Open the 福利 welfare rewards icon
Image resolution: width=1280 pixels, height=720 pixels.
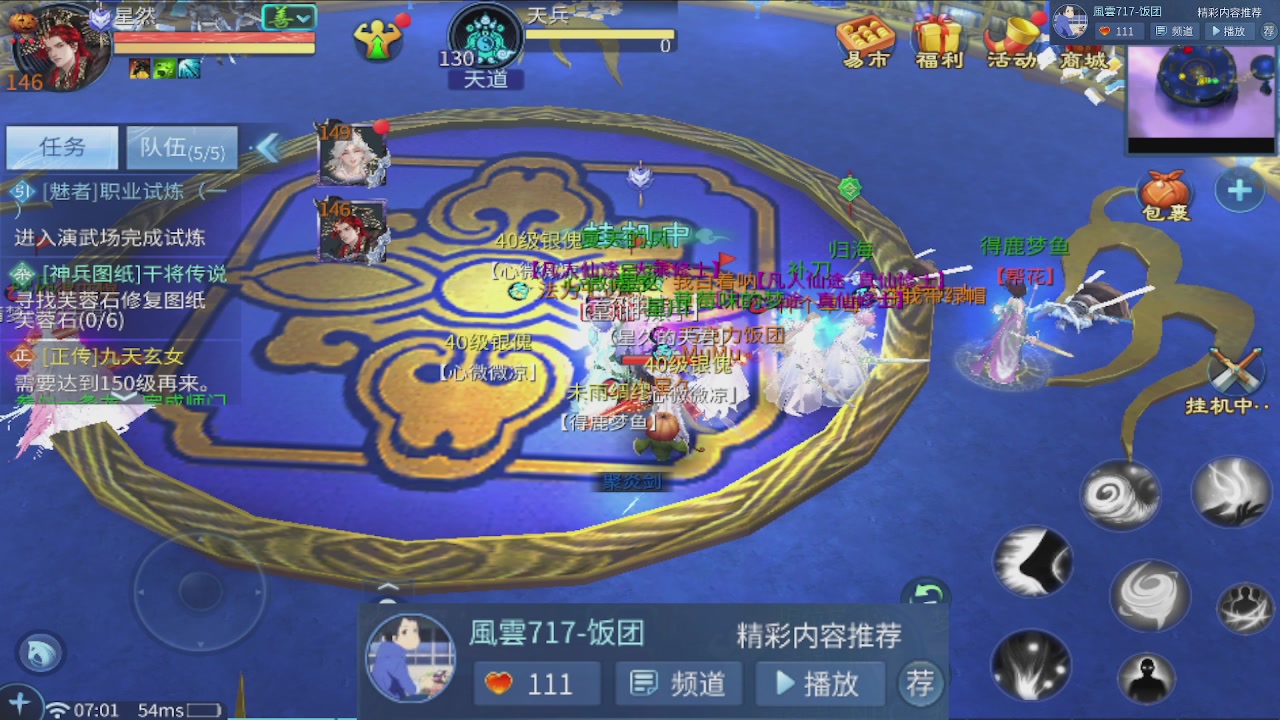[938, 40]
